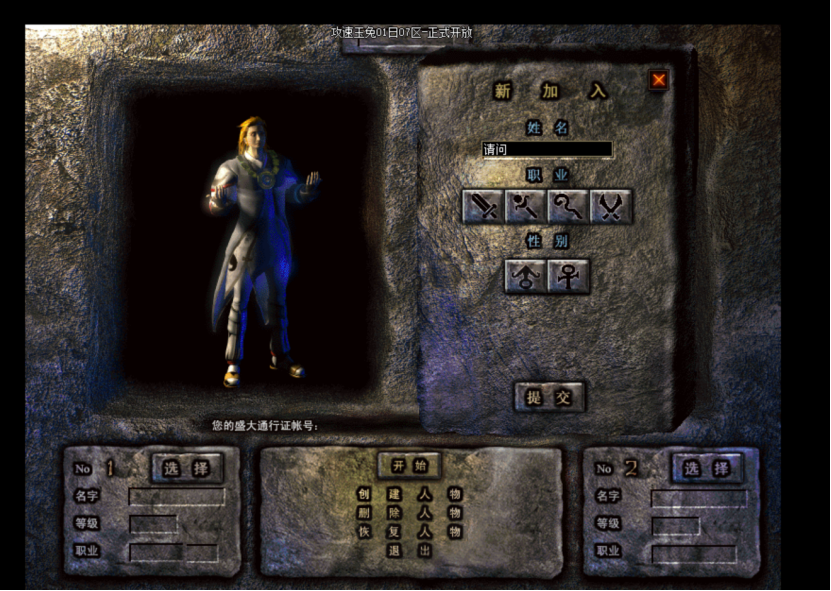Close the 新加入 character creation panel

pos(658,80)
